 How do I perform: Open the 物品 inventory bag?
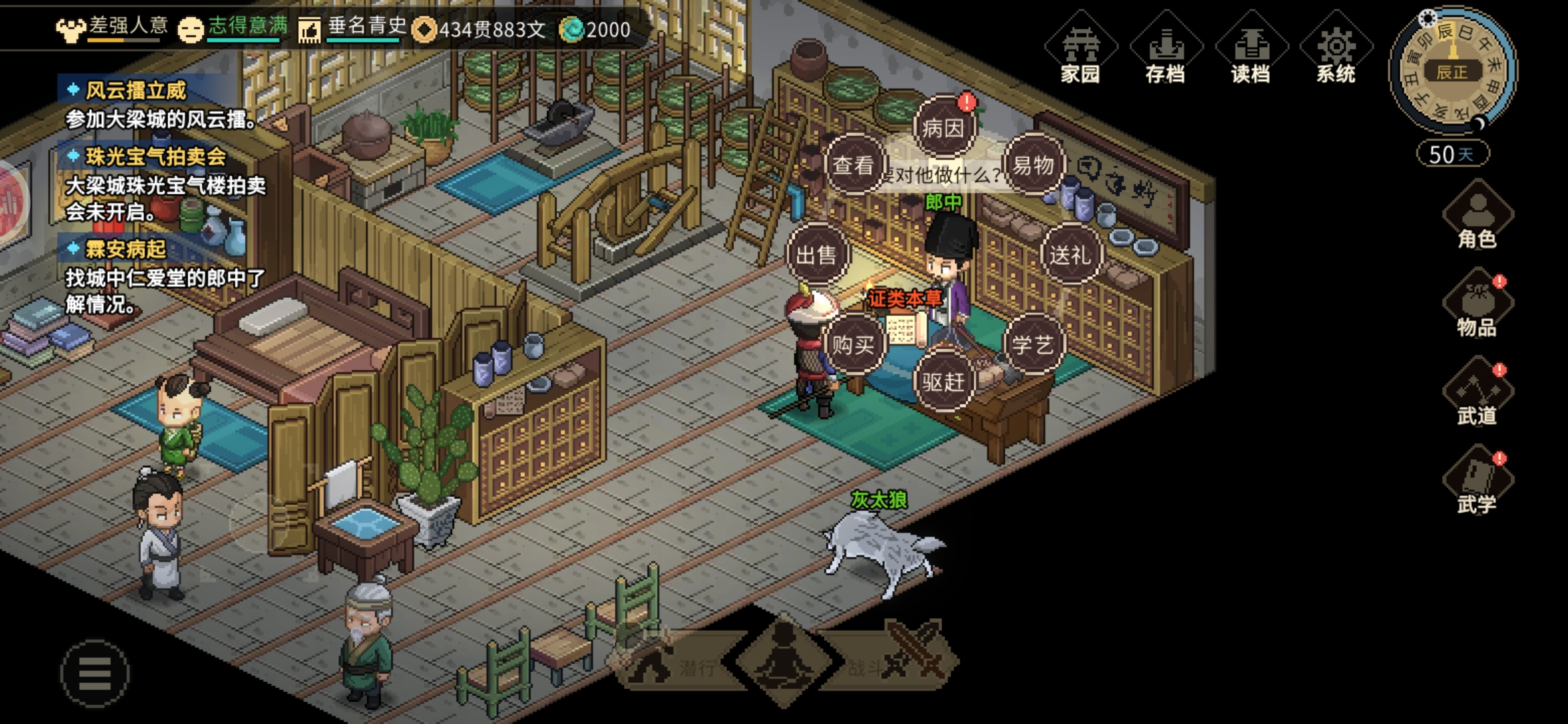(x=1477, y=305)
